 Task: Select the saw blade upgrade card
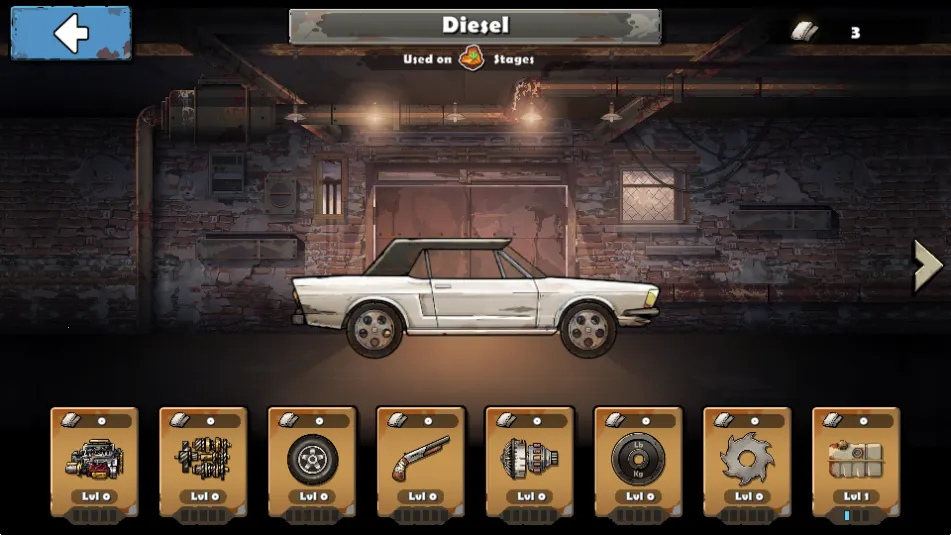click(x=747, y=461)
